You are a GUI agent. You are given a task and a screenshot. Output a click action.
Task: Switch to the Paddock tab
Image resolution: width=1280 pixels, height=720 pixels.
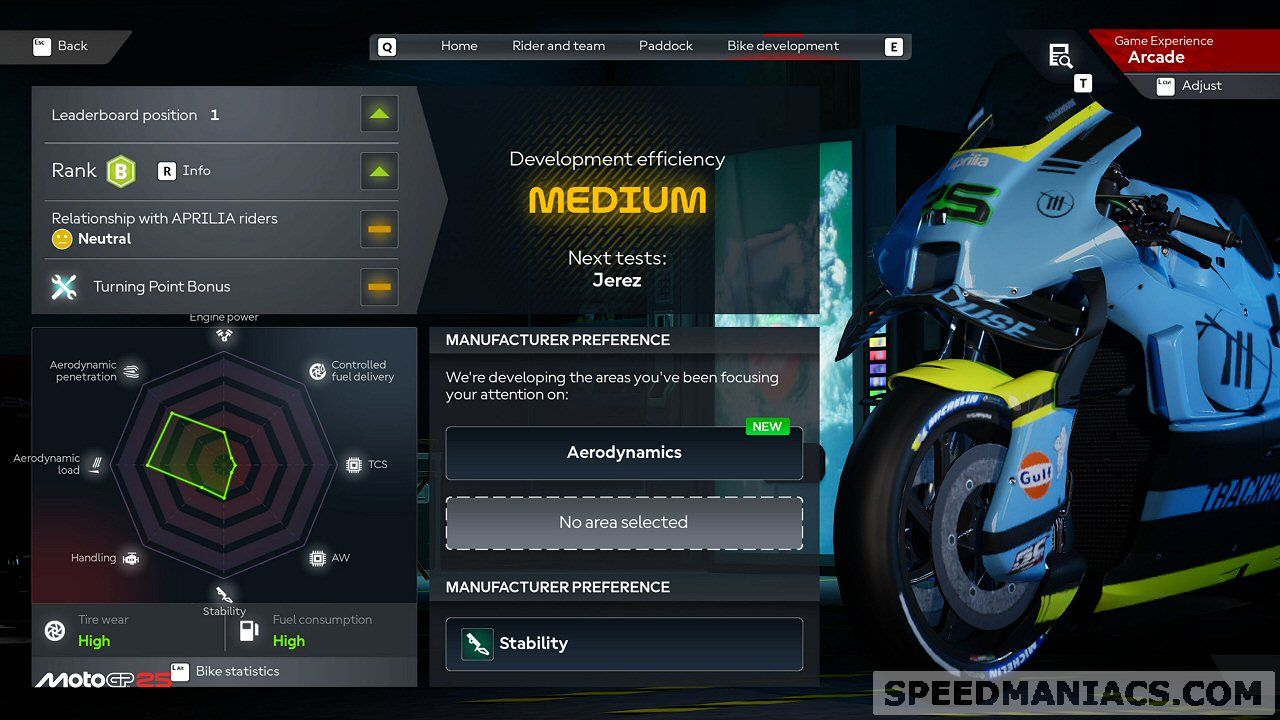(x=665, y=46)
